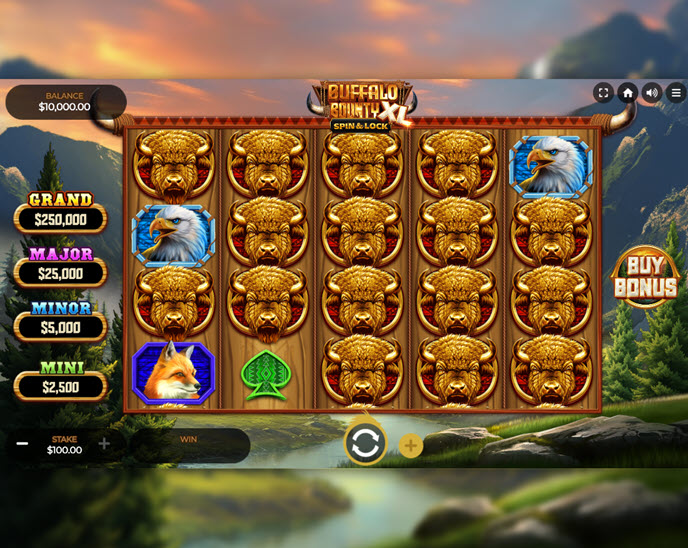The image size is (688, 548).
Task: Open the Buy Bonus offer
Action: click(x=645, y=276)
